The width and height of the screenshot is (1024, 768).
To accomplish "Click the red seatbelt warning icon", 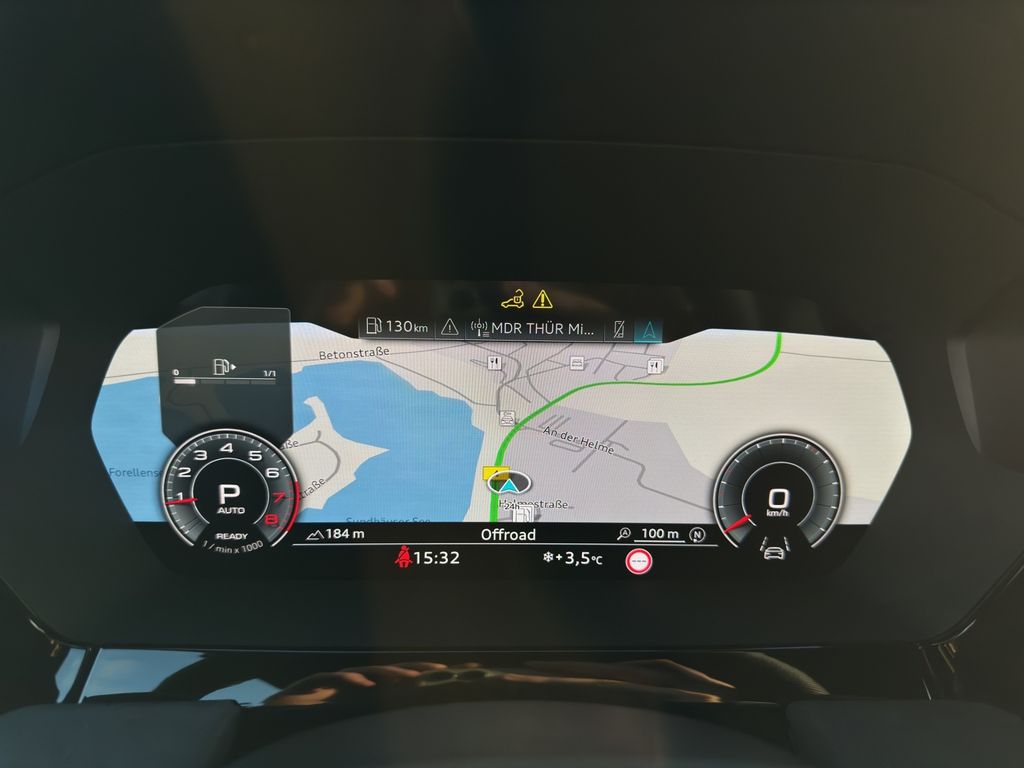I will click(x=405, y=558).
